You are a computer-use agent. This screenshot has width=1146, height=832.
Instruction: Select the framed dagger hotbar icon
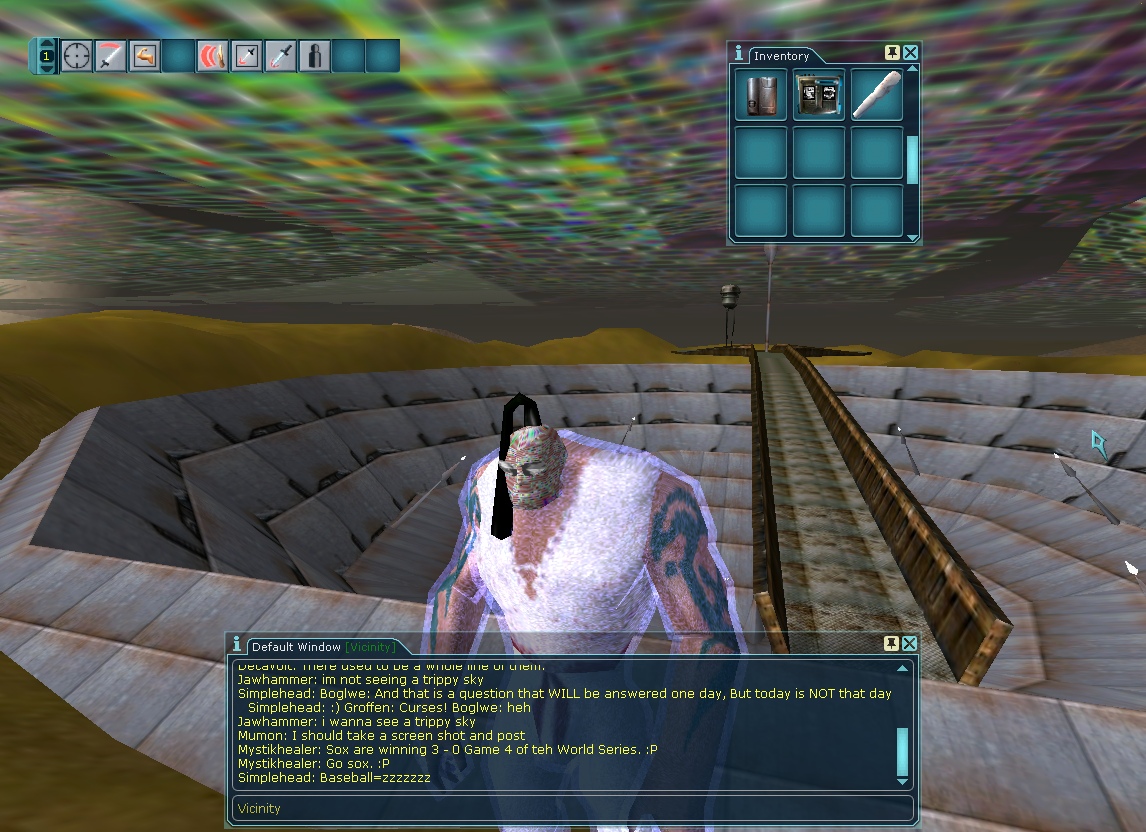tap(246, 56)
